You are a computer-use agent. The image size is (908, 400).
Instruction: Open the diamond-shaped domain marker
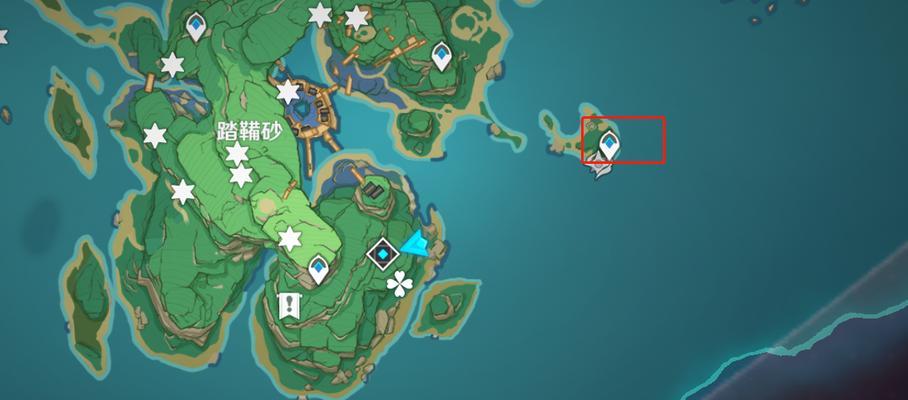click(382, 254)
